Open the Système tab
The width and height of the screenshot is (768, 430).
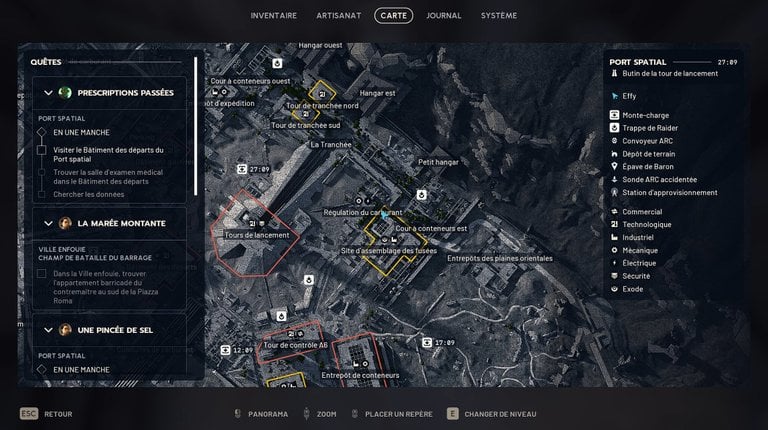point(499,15)
